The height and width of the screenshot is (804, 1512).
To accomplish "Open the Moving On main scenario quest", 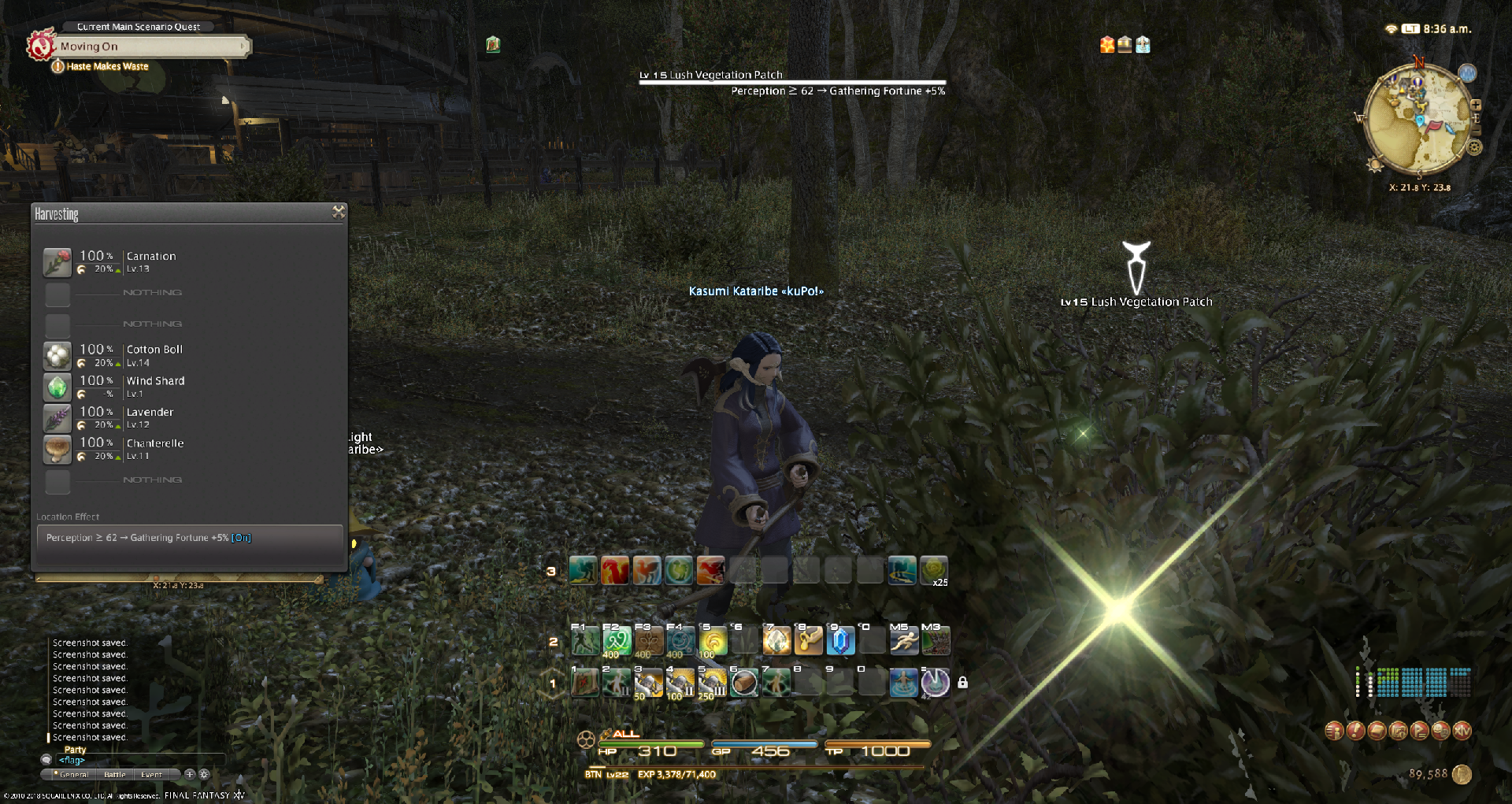I will 150,46.
